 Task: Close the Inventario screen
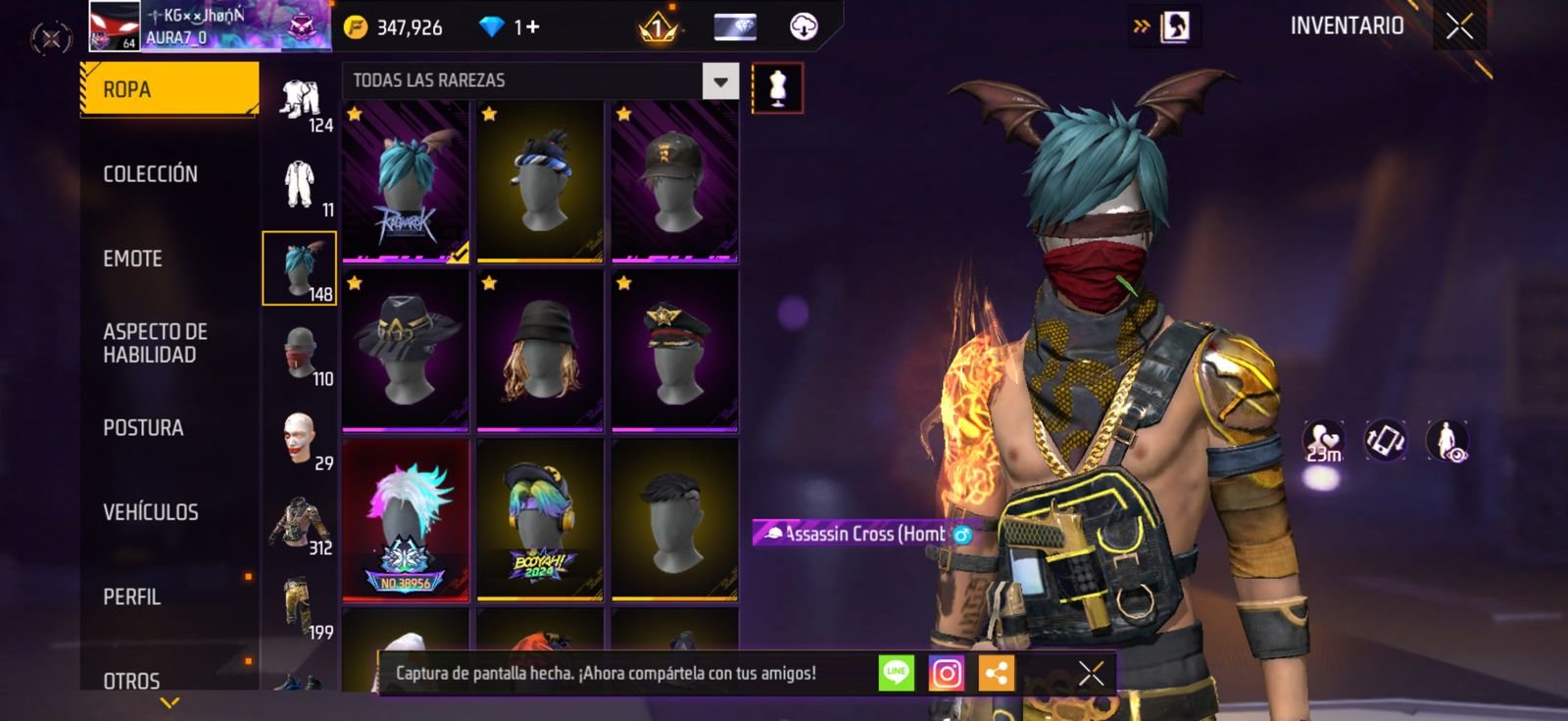1459,26
